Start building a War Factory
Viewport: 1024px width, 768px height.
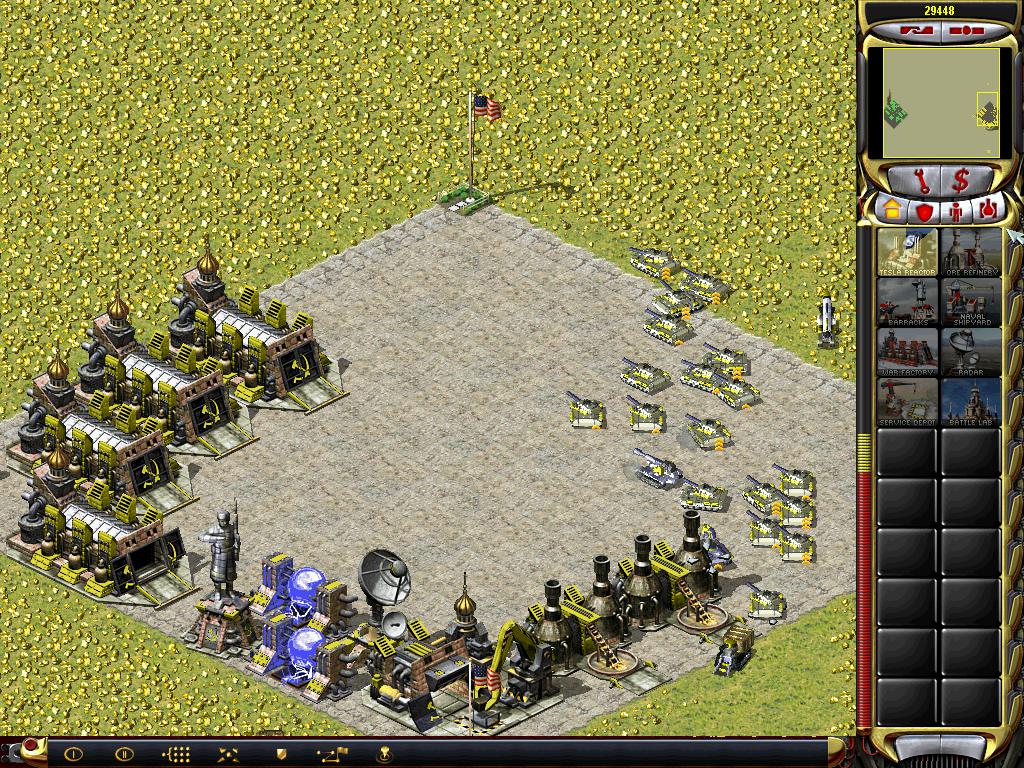coord(907,352)
